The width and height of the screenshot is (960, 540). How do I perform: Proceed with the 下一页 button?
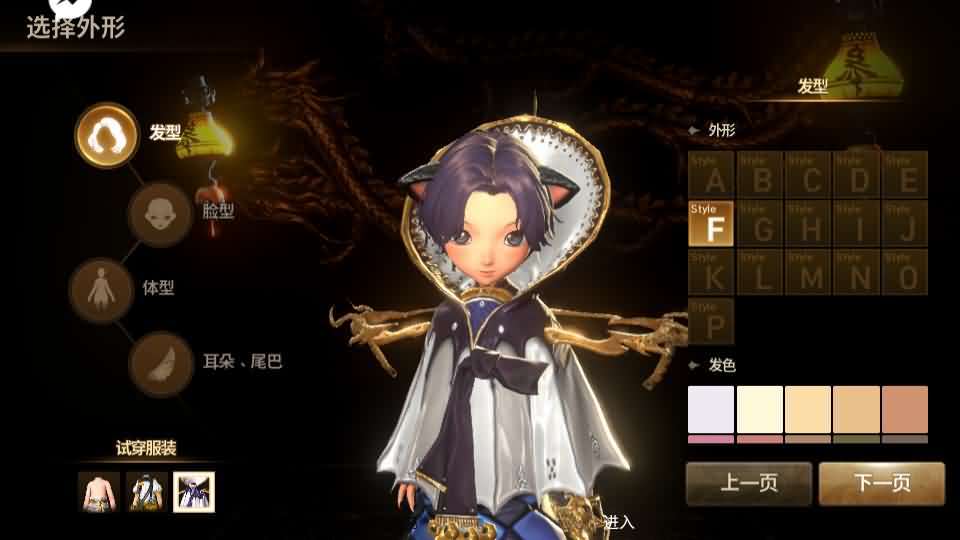(x=882, y=484)
